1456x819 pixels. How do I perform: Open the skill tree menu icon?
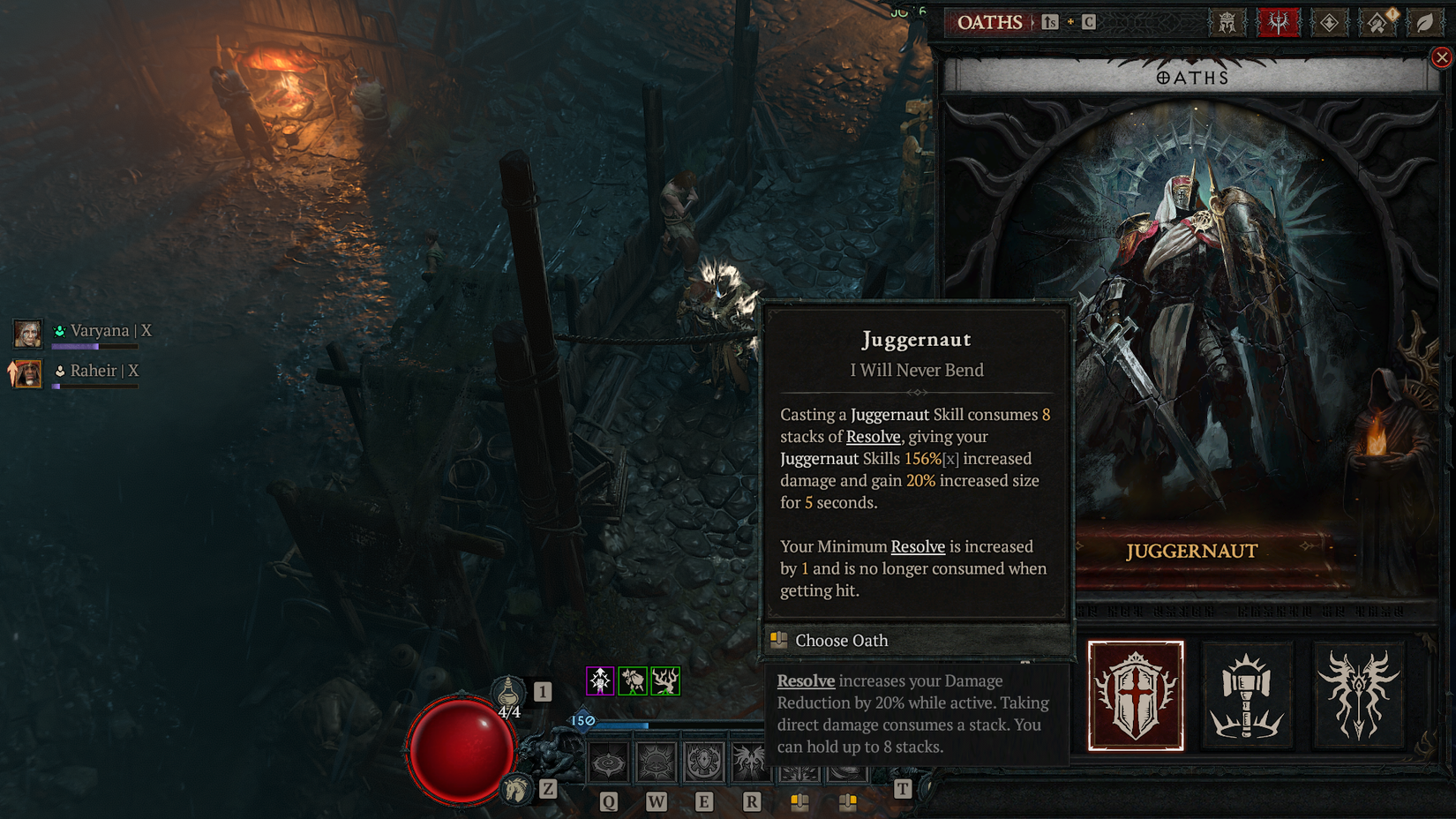(x=1329, y=23)
